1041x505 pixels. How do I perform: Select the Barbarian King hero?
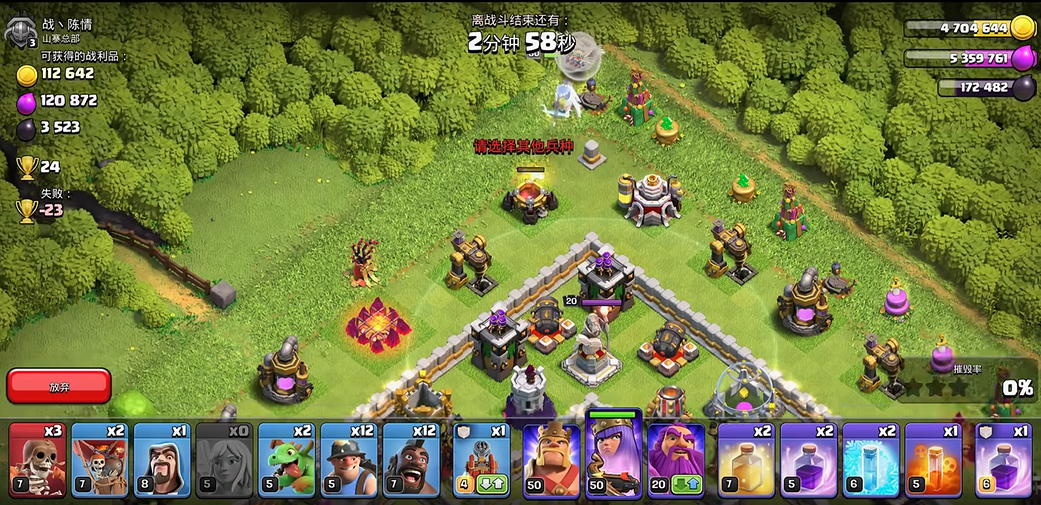[x=551, y=460]
